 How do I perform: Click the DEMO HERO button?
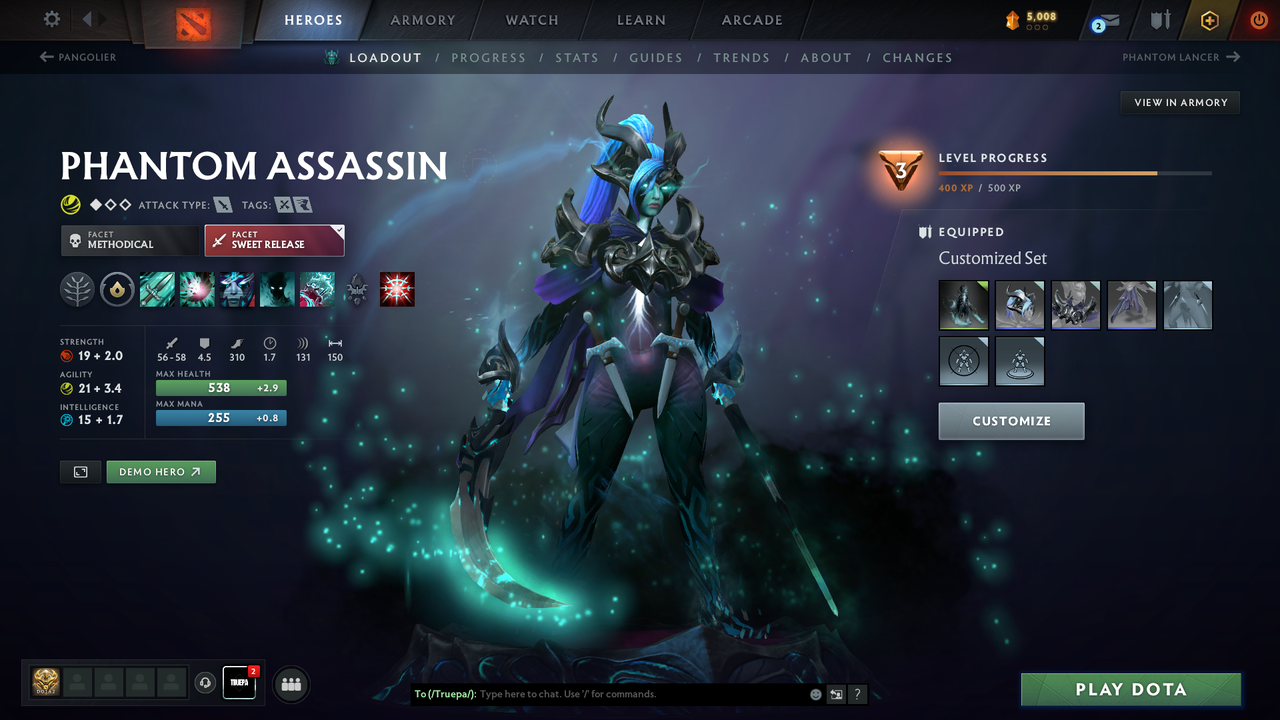pyautogui.click(x=160, y=471)
